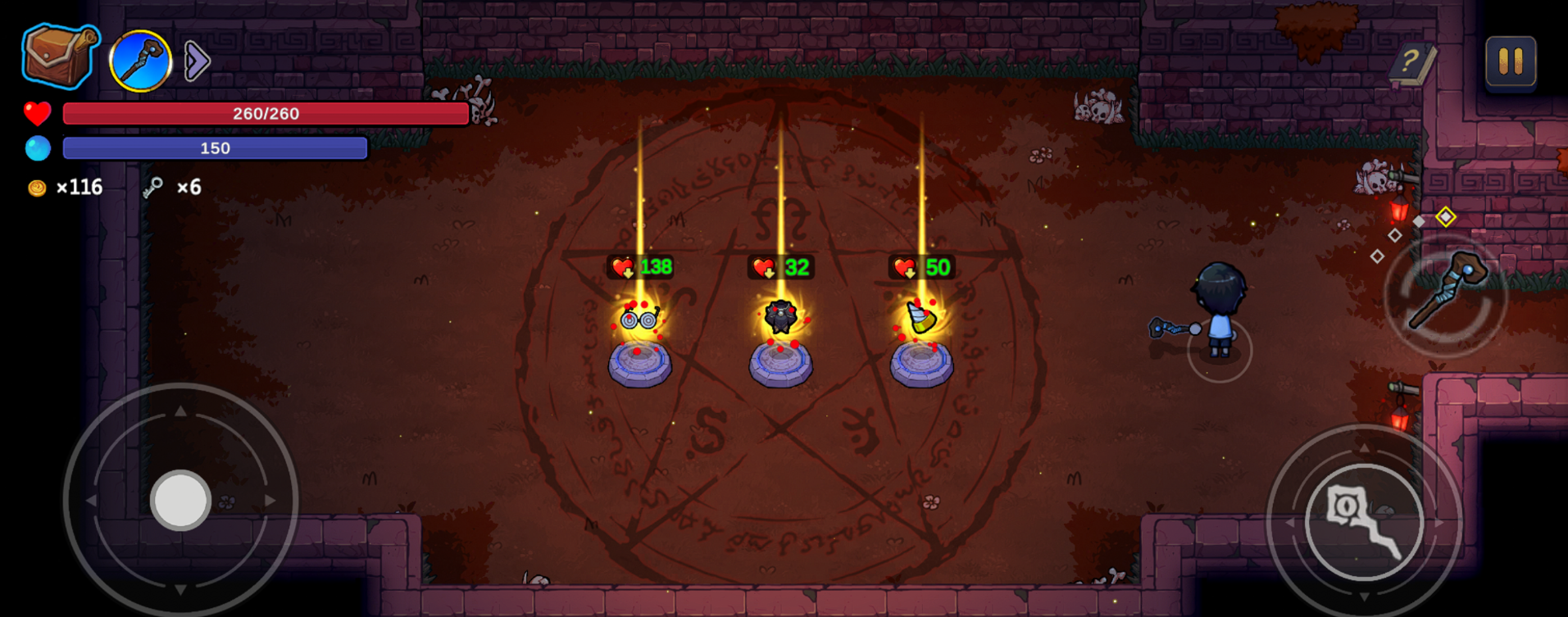Open the question mark help book

tap(1412, 62)
